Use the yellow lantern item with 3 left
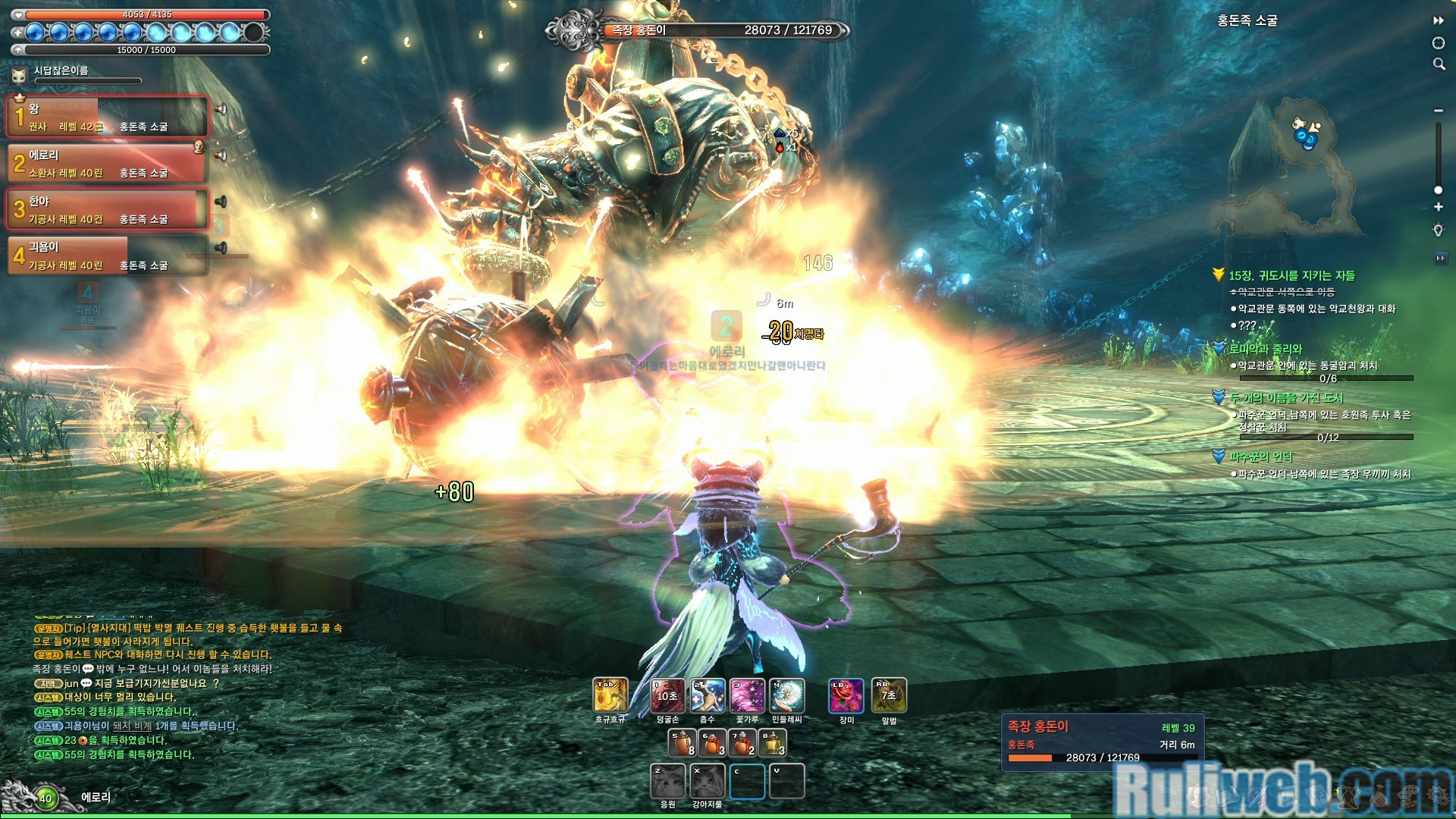This screenshot has width=1456, height=819. [x=773, y=743]
